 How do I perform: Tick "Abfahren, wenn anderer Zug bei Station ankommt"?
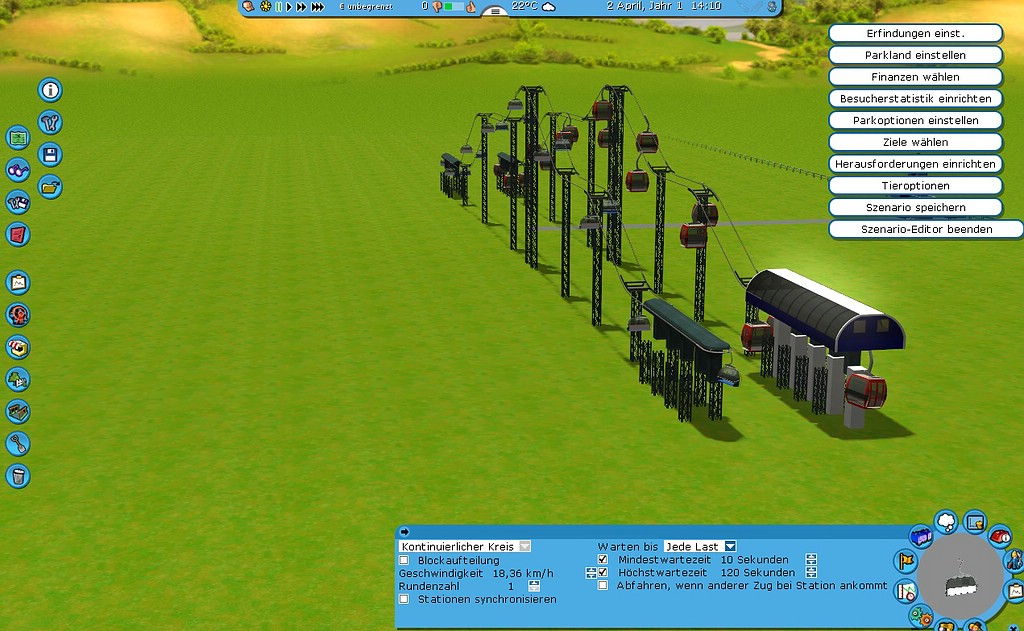click(x=603, y=586)
